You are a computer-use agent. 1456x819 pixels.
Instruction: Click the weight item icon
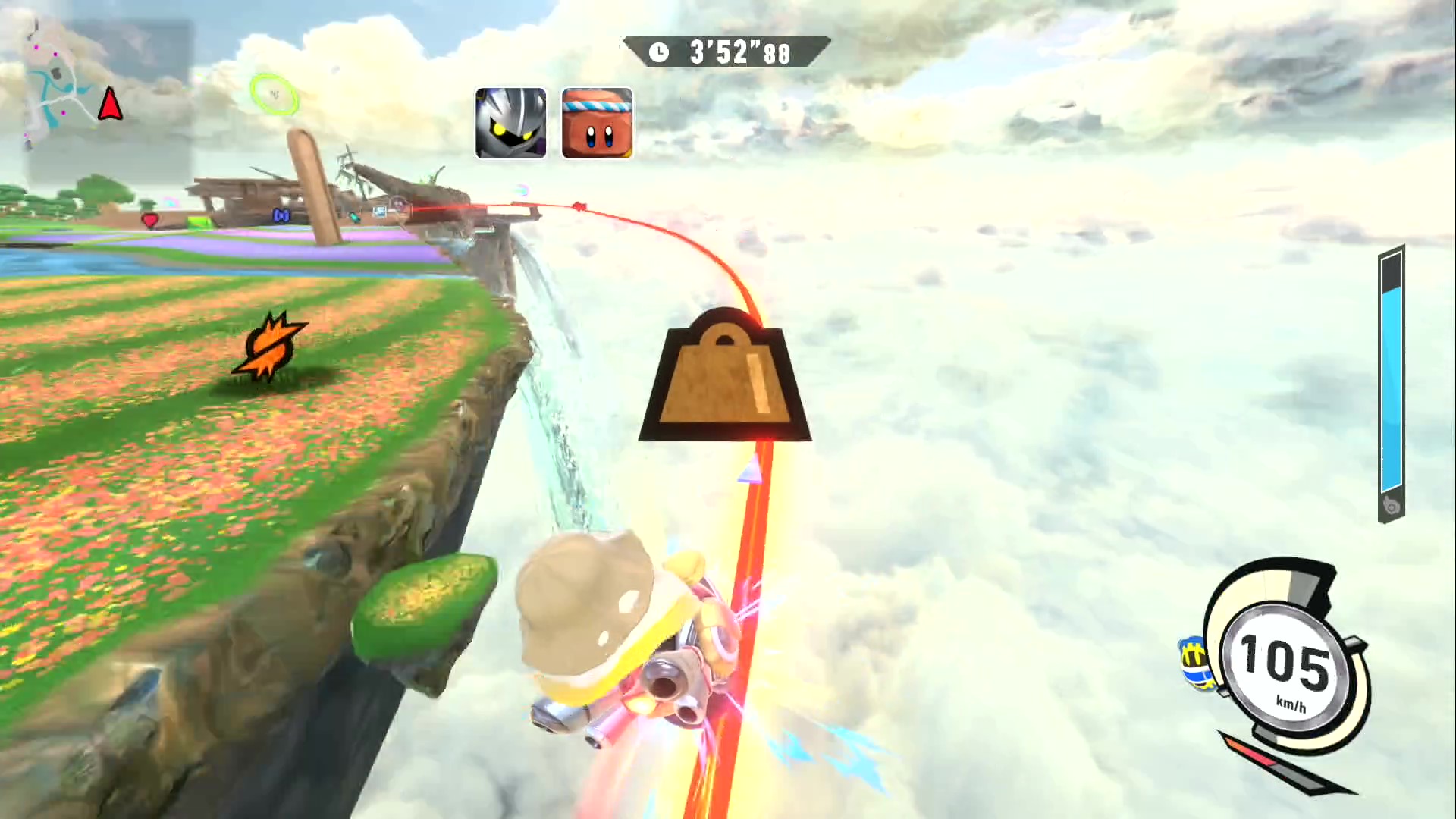click(x=725, y=377)
